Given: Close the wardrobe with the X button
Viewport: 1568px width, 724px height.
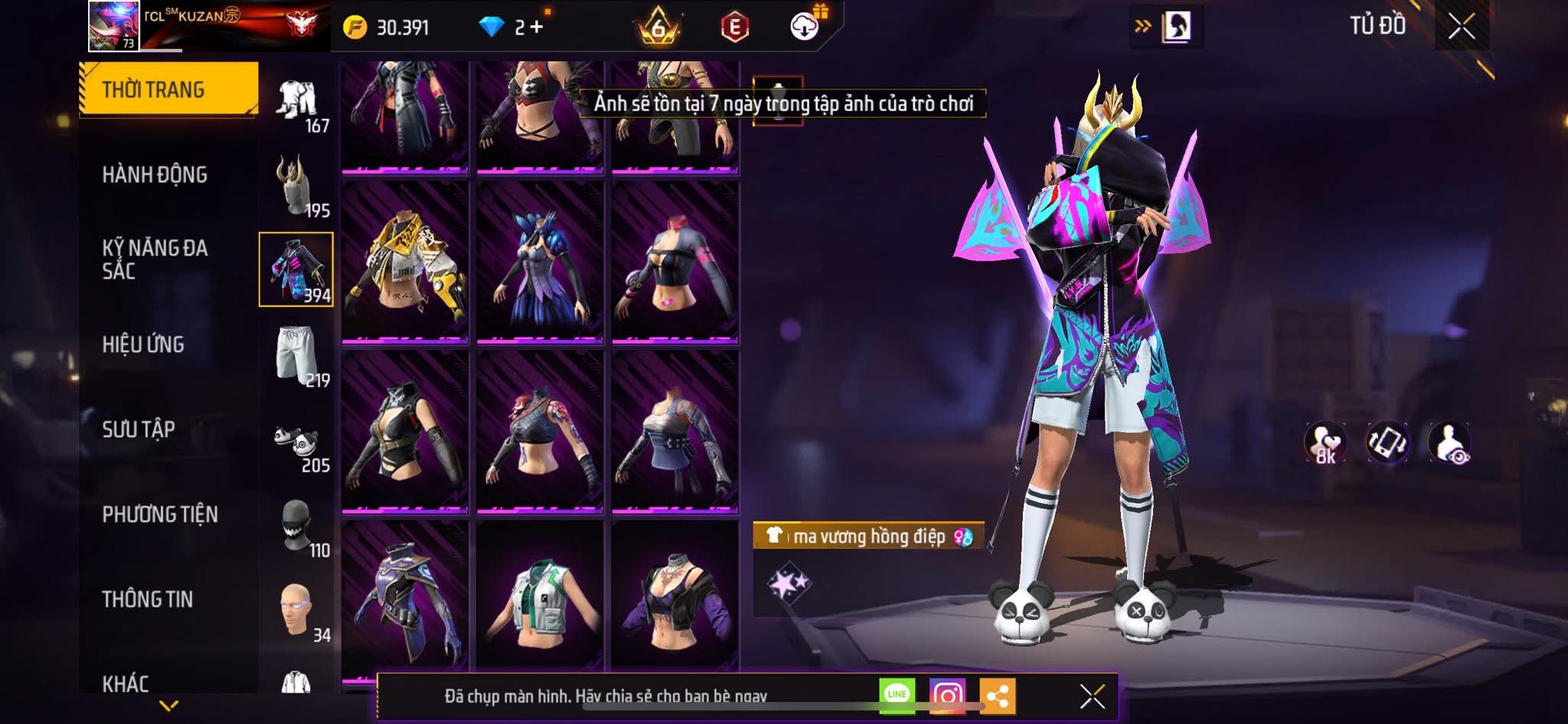Looking at the screenshot, I should (x=1461, y=27).
